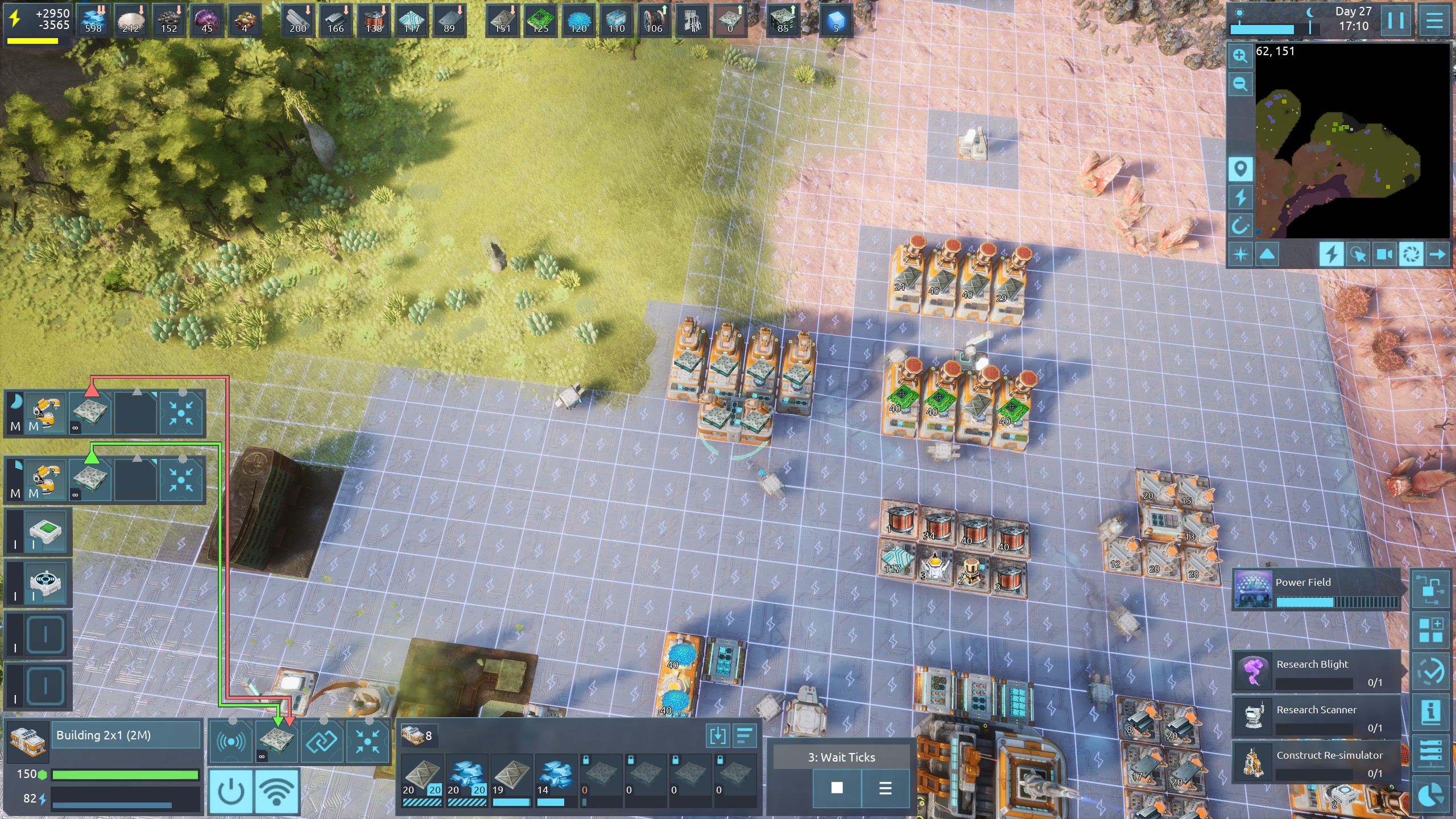Toggle the building's wifi network button
This screenshot has height=819, width=1456.
coord(276,791)
